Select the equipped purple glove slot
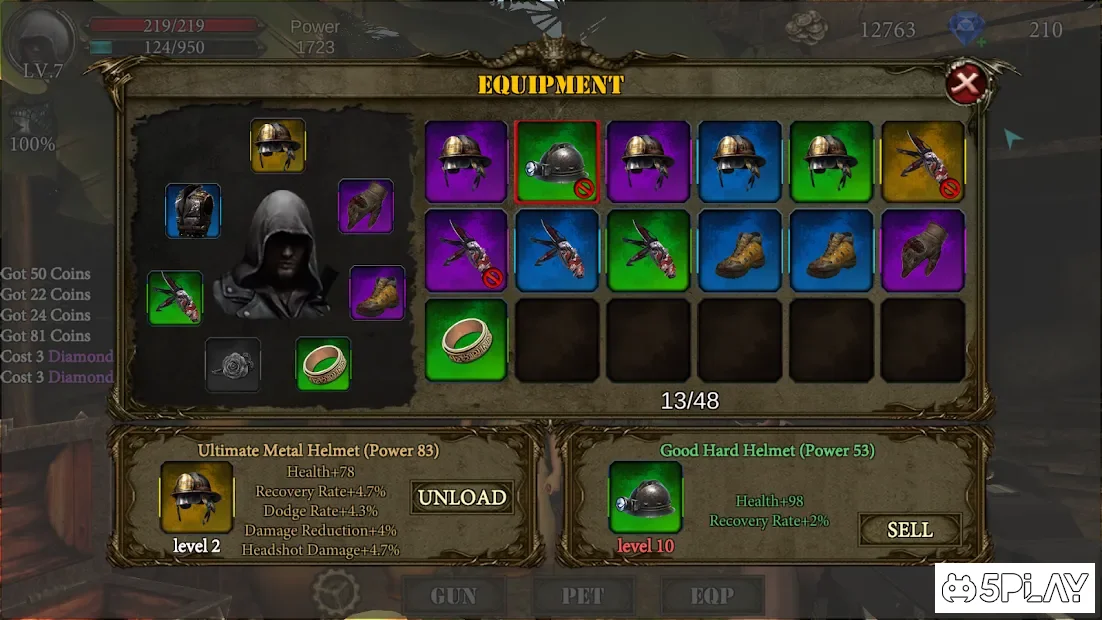Screen dimensions: 1102x620 pyautogui.click(x=366, y=206)
